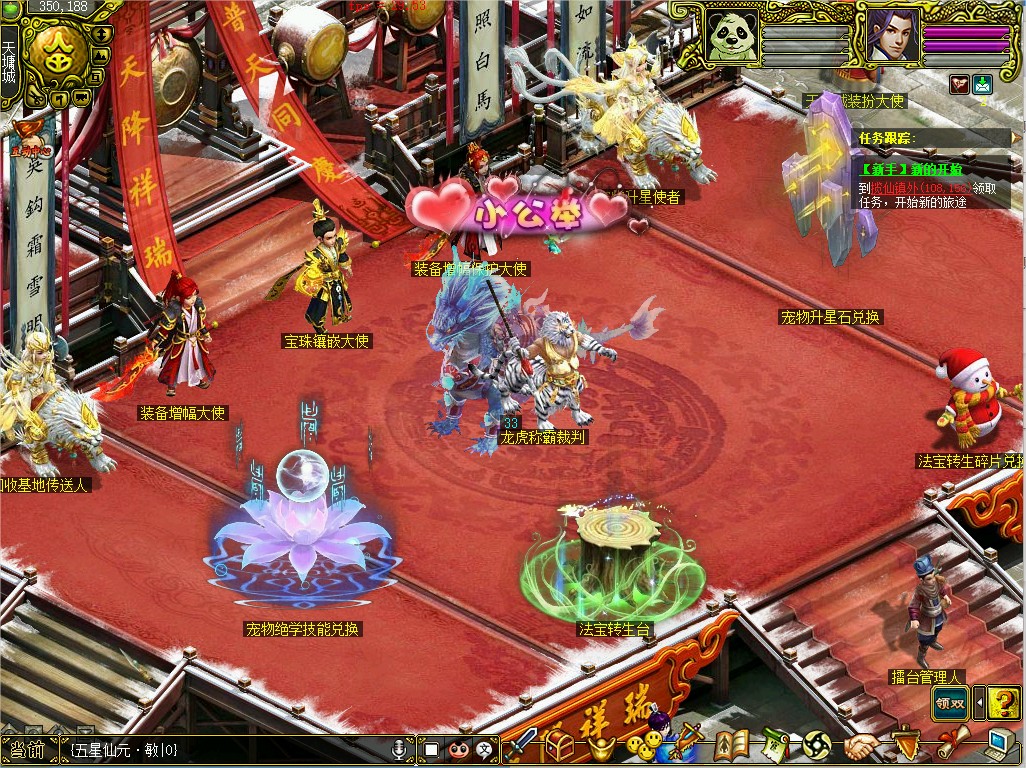Viewport: 1026px width, 768px height.
Task: Click the yellow smiley faces friends icon
Action: point(643,746)
